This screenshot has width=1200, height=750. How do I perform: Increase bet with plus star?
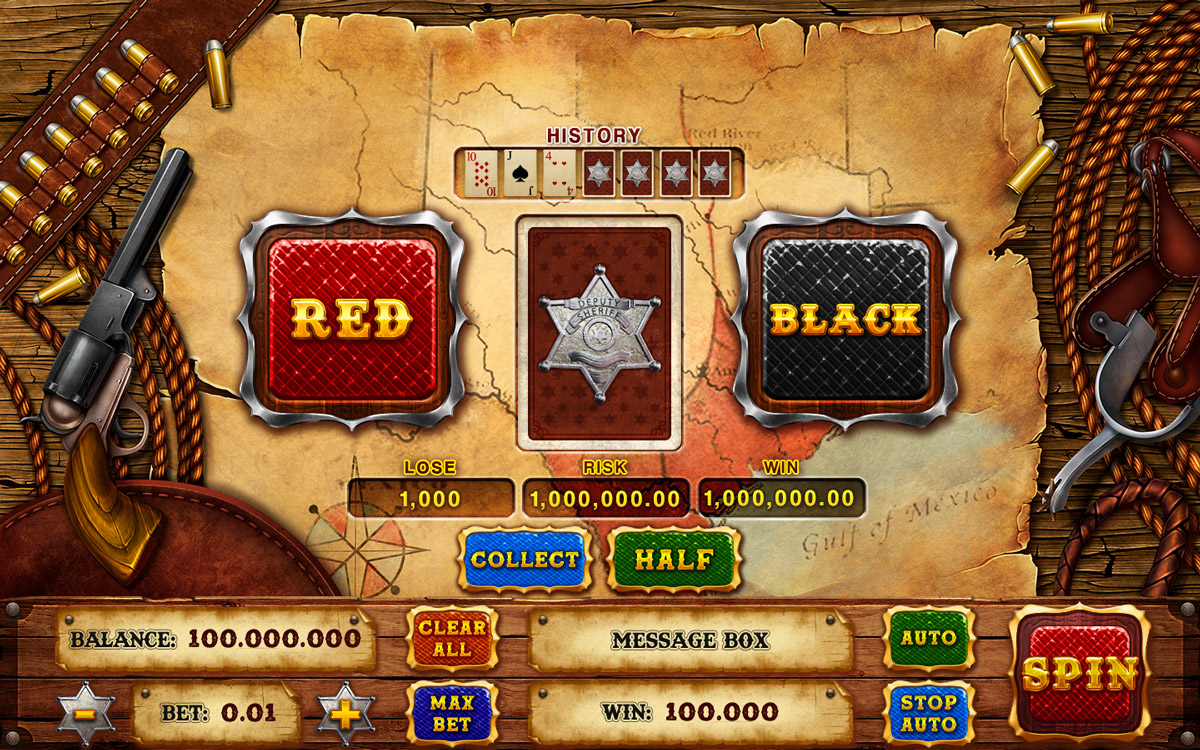pos(346,713)
